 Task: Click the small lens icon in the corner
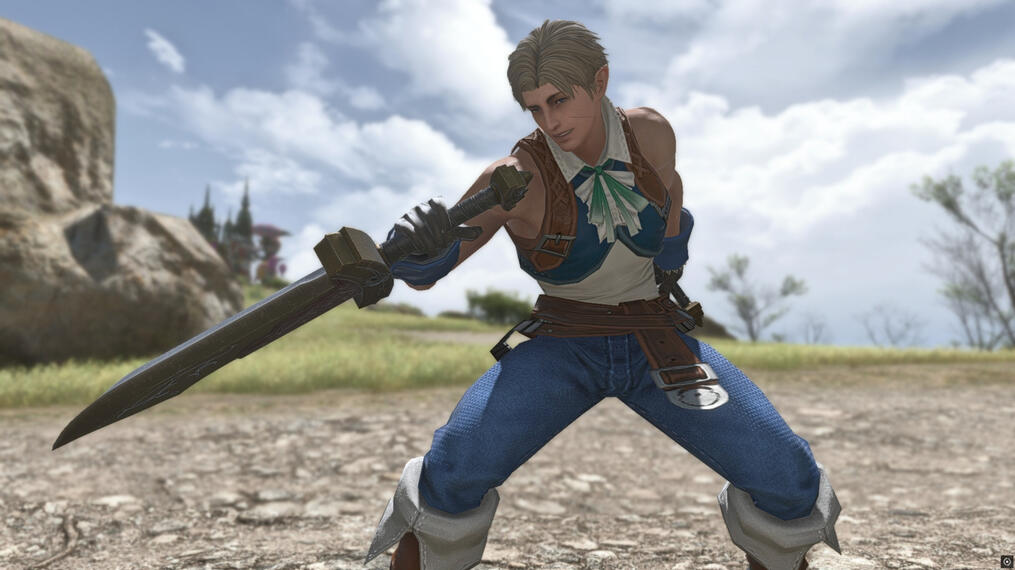(1006, 561)
